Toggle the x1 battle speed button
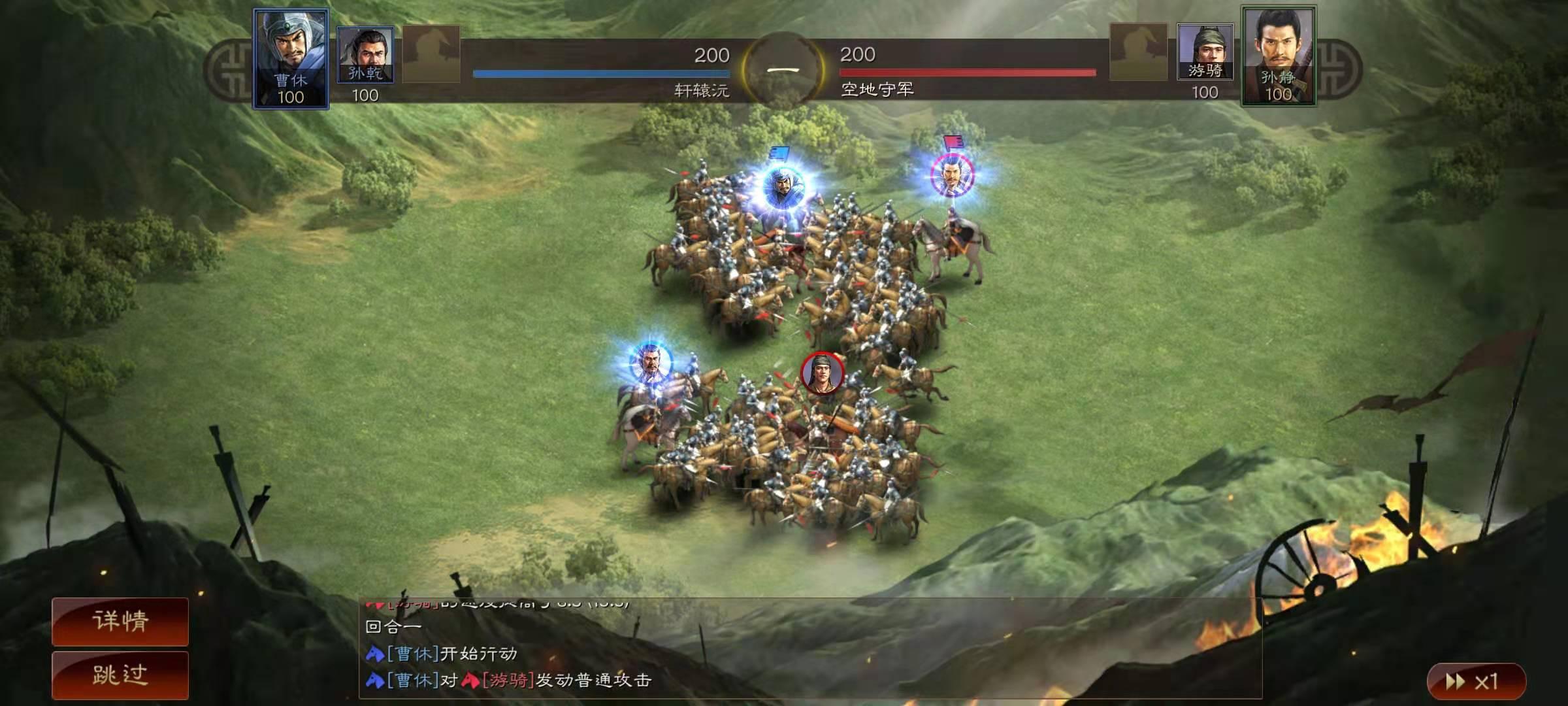1568x706 pixels. coord(1475,682)
